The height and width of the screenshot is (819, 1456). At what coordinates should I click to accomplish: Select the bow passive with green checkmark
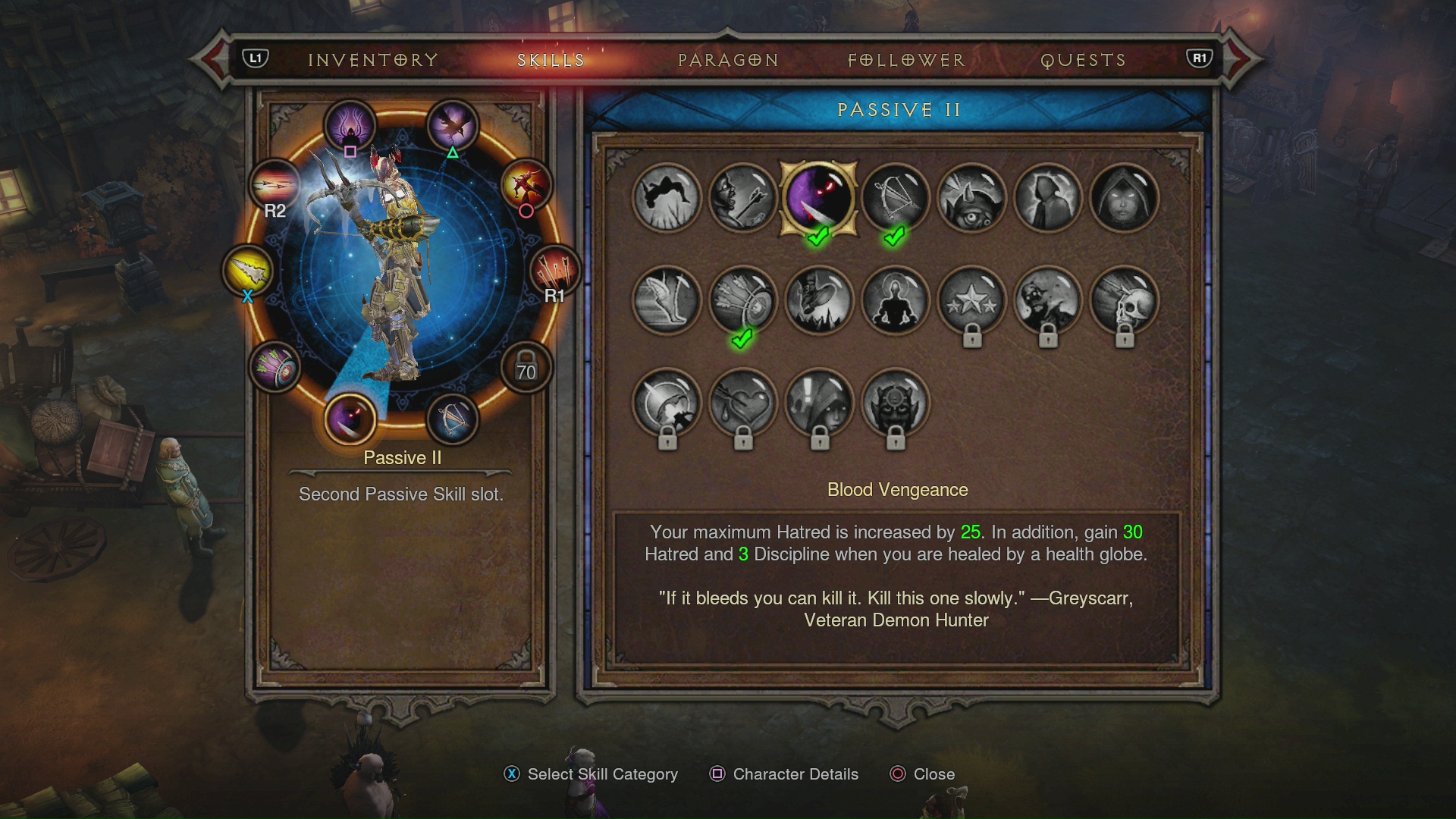(896, 198)
